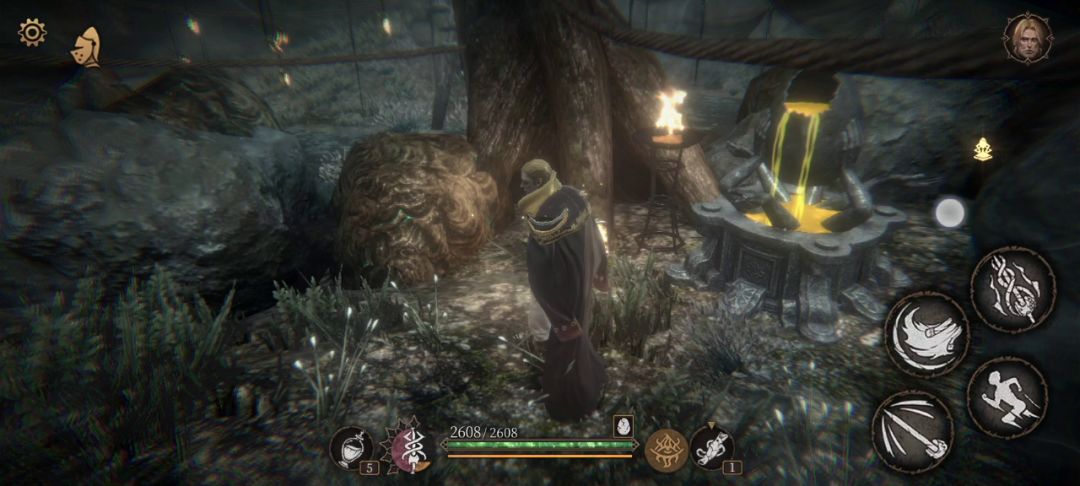The height and width of the screenshot is (486, 1080).
Task: Cast the twisted serpent weapon skill
Action: (1012, 289)
